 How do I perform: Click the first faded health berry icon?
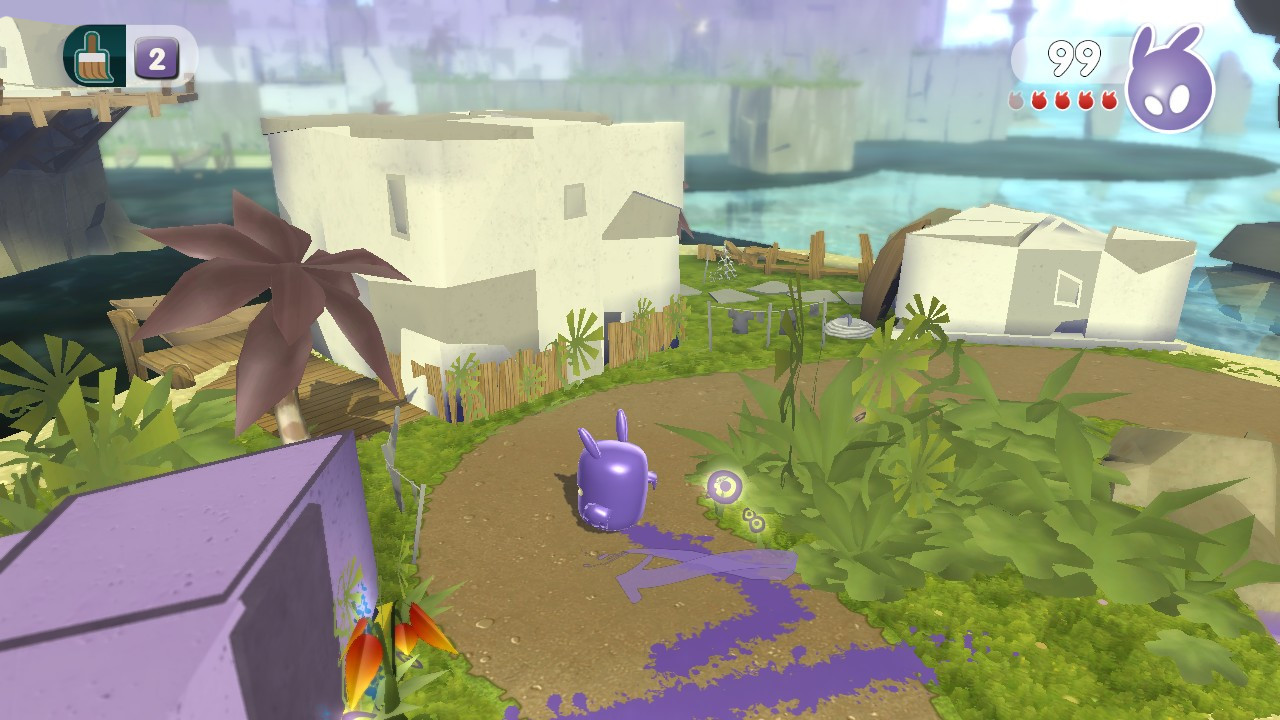pos(1015,100)
